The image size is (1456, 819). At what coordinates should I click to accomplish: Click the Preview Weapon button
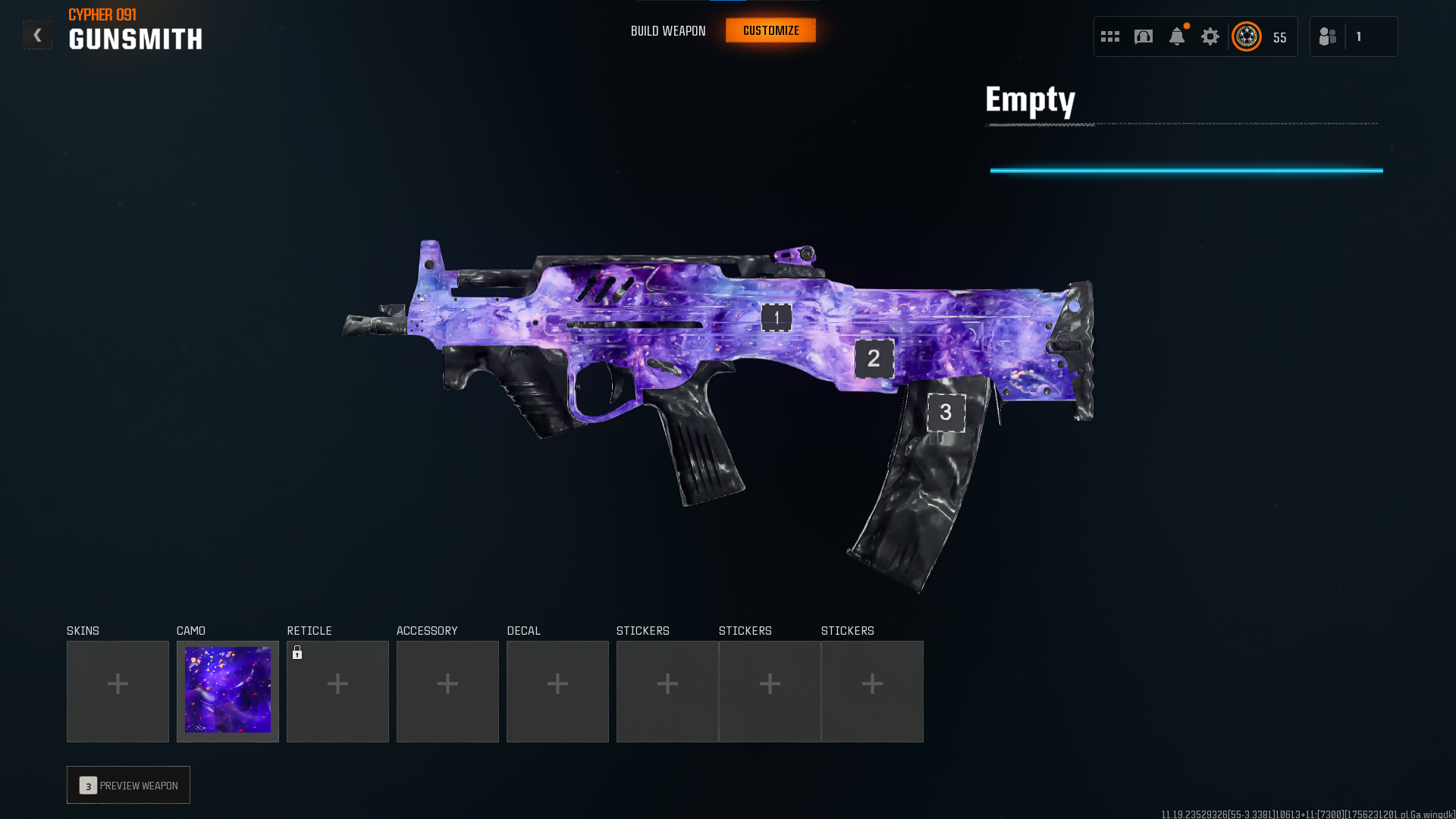click(128, 785)
